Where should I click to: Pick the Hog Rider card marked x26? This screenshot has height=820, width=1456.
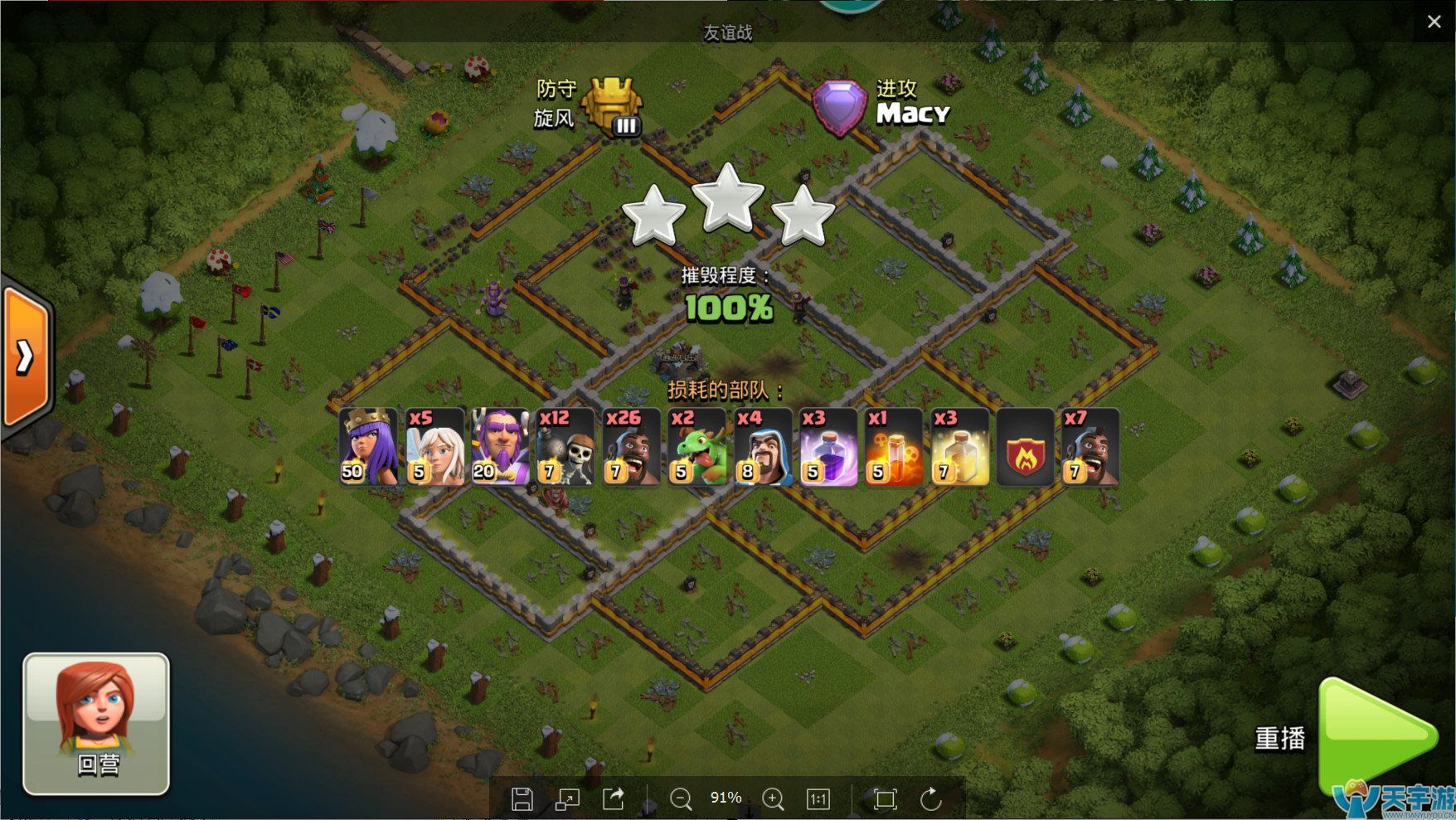[x=631, y=446]
